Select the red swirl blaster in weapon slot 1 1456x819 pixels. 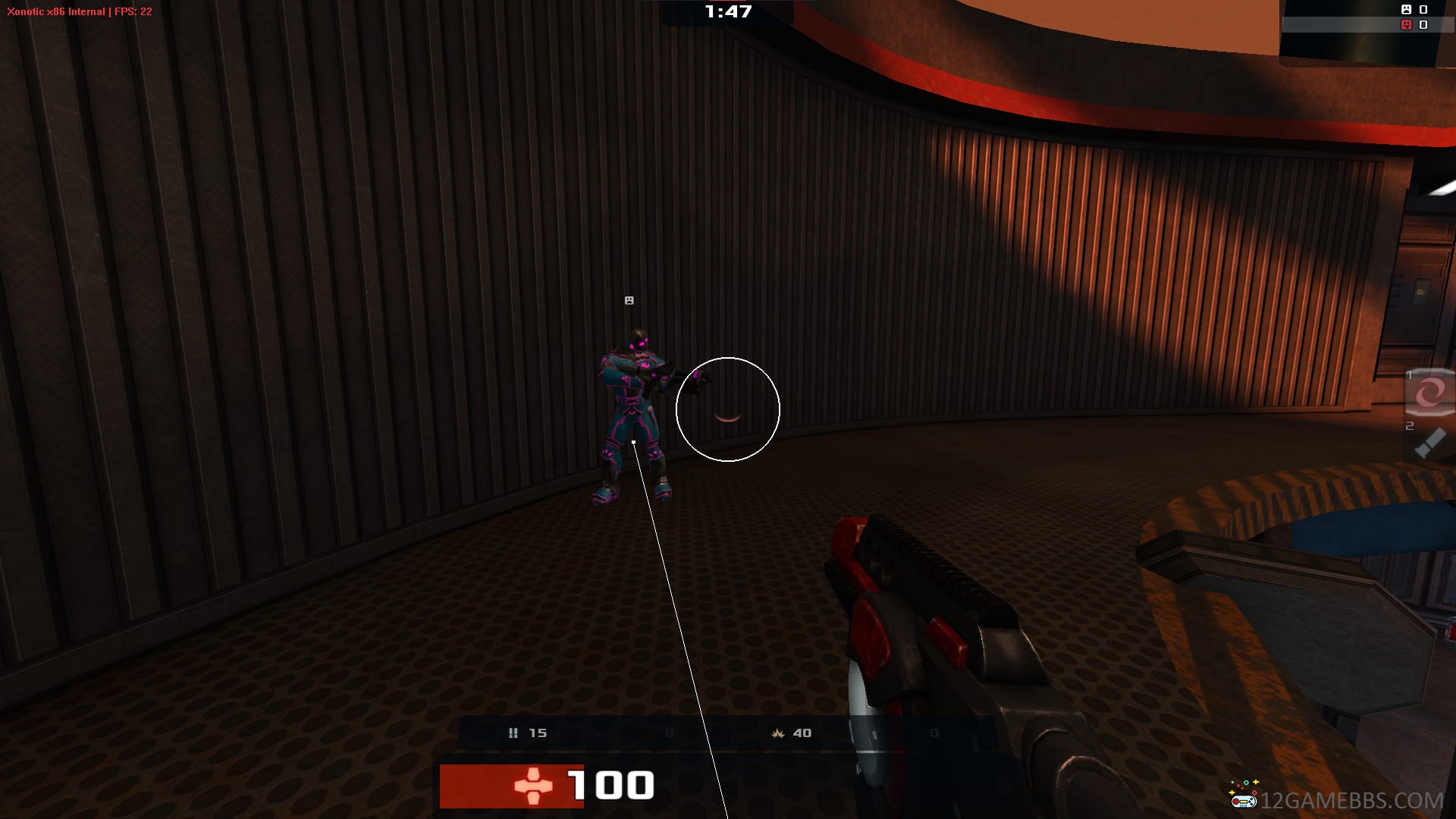(1430, 393)
